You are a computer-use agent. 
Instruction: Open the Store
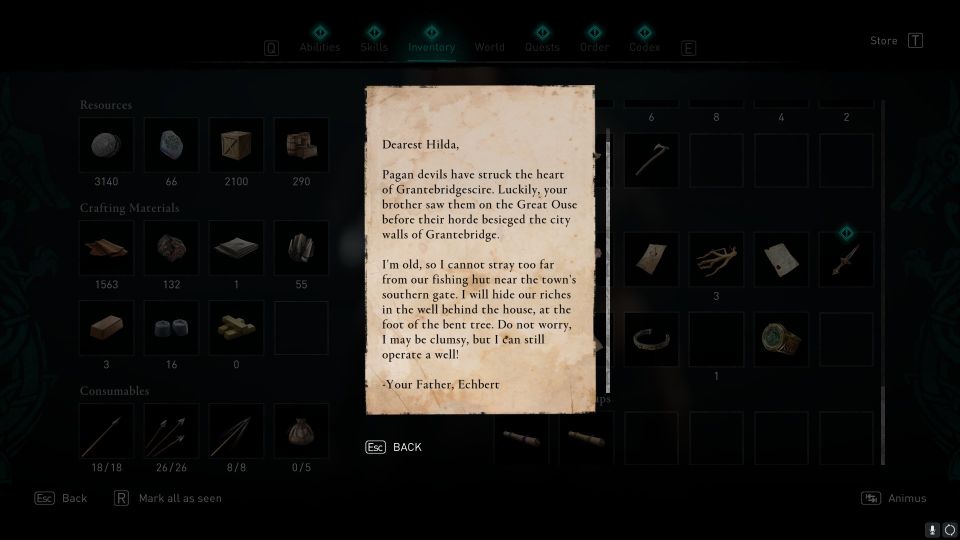coord(884,41)
